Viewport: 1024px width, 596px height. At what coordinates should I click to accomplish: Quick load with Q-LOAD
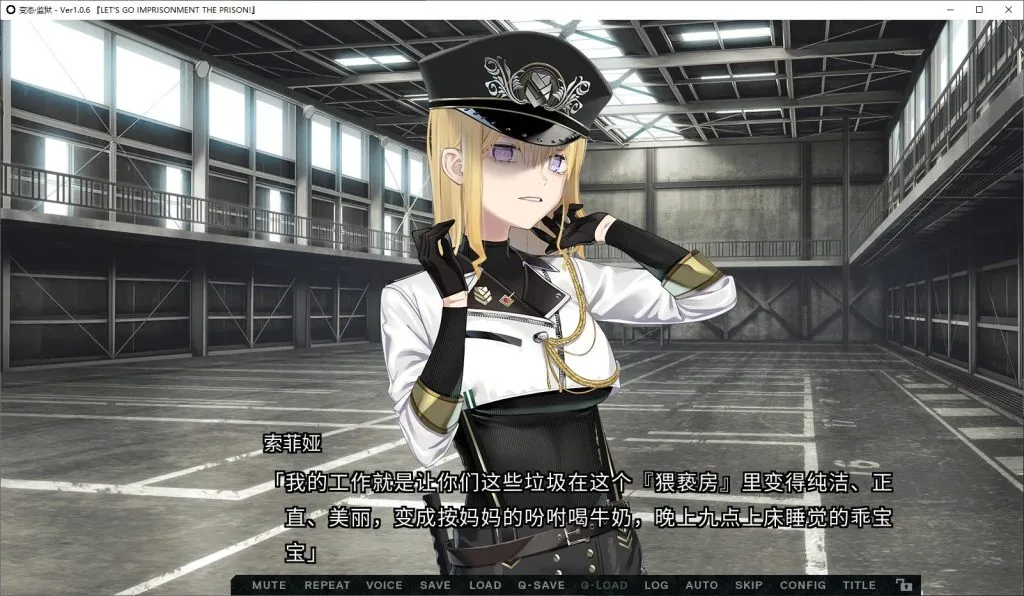coord(604,585)
